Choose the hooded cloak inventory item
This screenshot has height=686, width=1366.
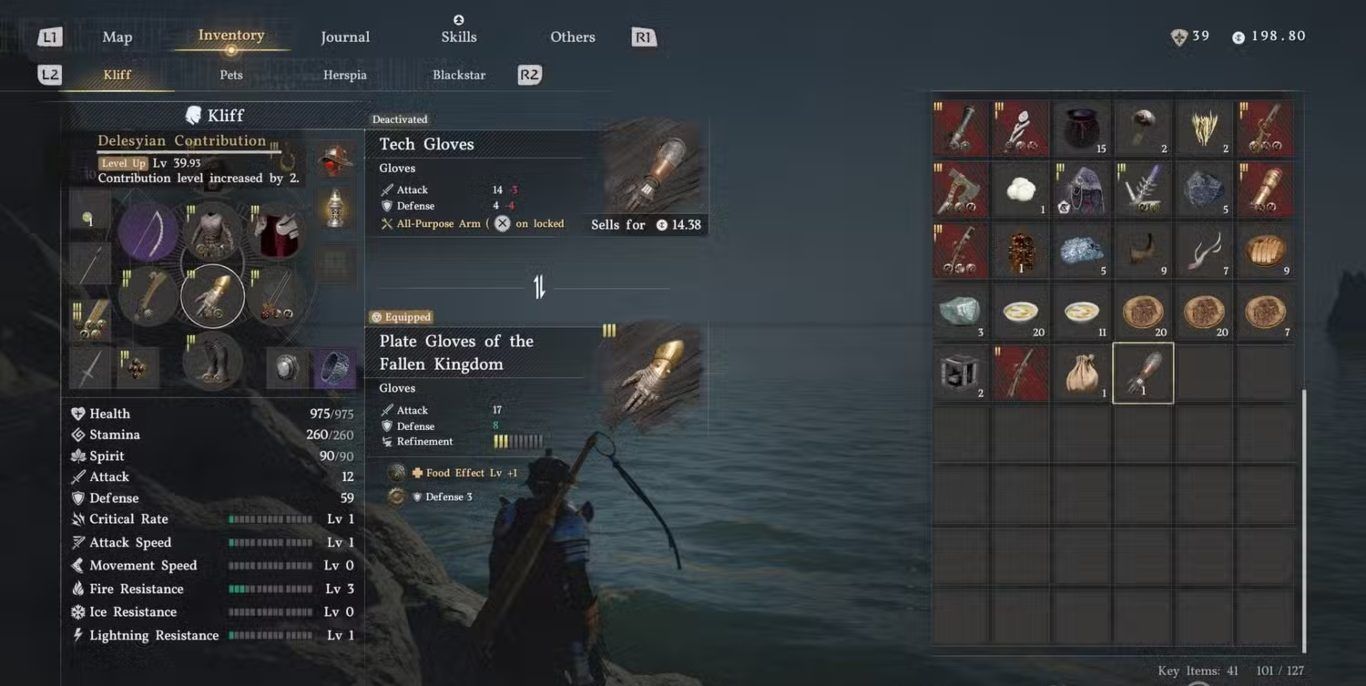[1082, 190]
